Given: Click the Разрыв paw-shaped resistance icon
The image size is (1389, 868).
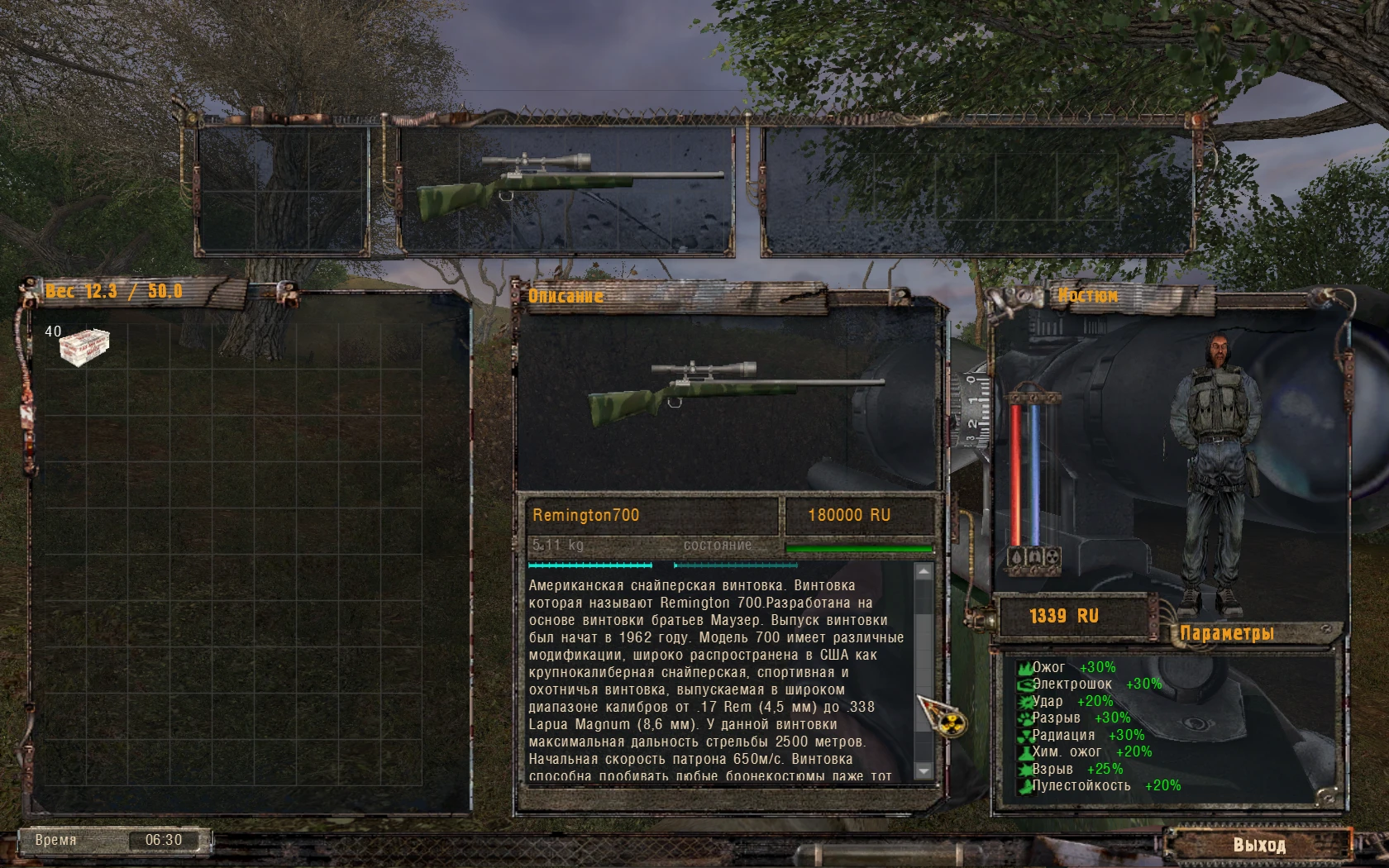Looking at the screenshot, I should [x=1025, y=718].
